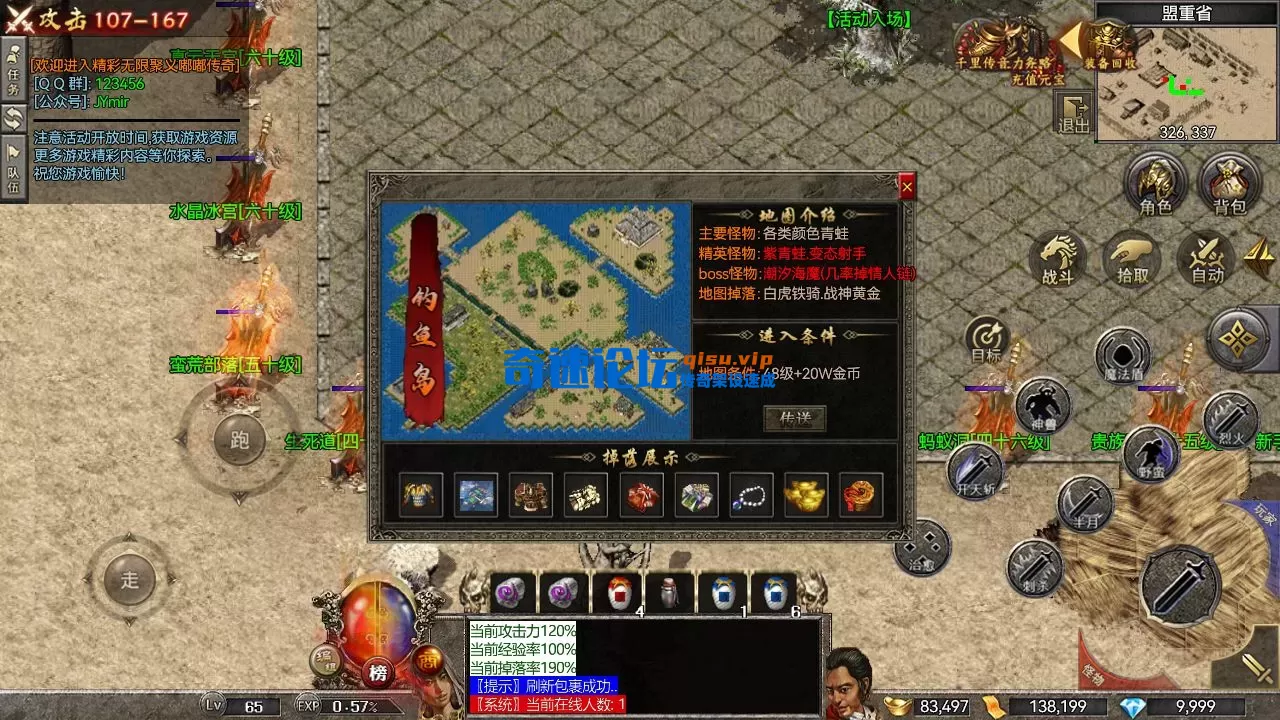Open the 任务 quest sidebar tab
1280x720 pixels.
tap(12, 73)
